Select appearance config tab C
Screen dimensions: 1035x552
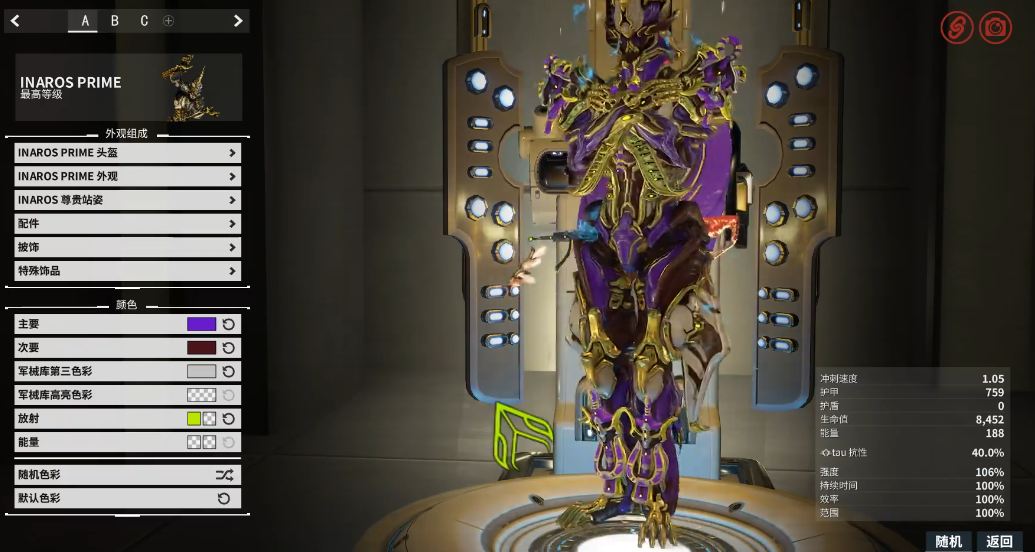pyautogui.click(x=144, y=21)
